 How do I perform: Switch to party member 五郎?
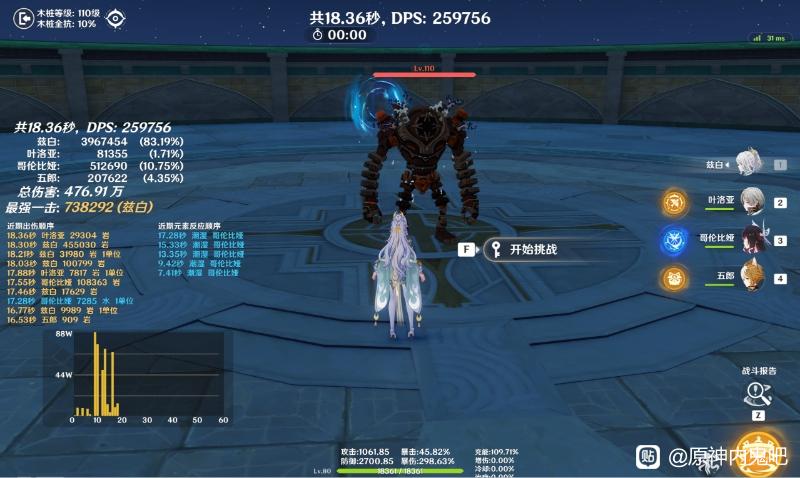pos(751,276)
